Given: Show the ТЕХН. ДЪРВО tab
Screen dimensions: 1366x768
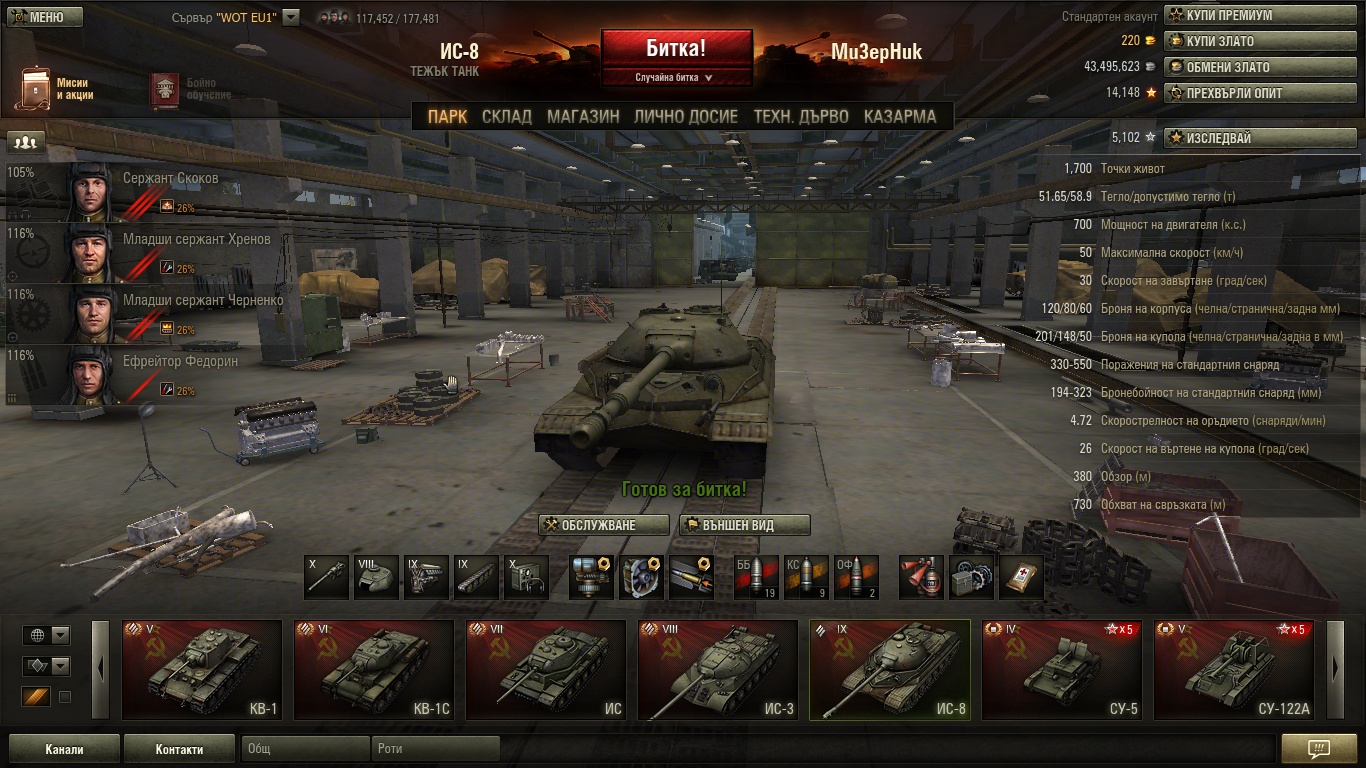Looking at the screenshot, I should (x=801, y=116).
